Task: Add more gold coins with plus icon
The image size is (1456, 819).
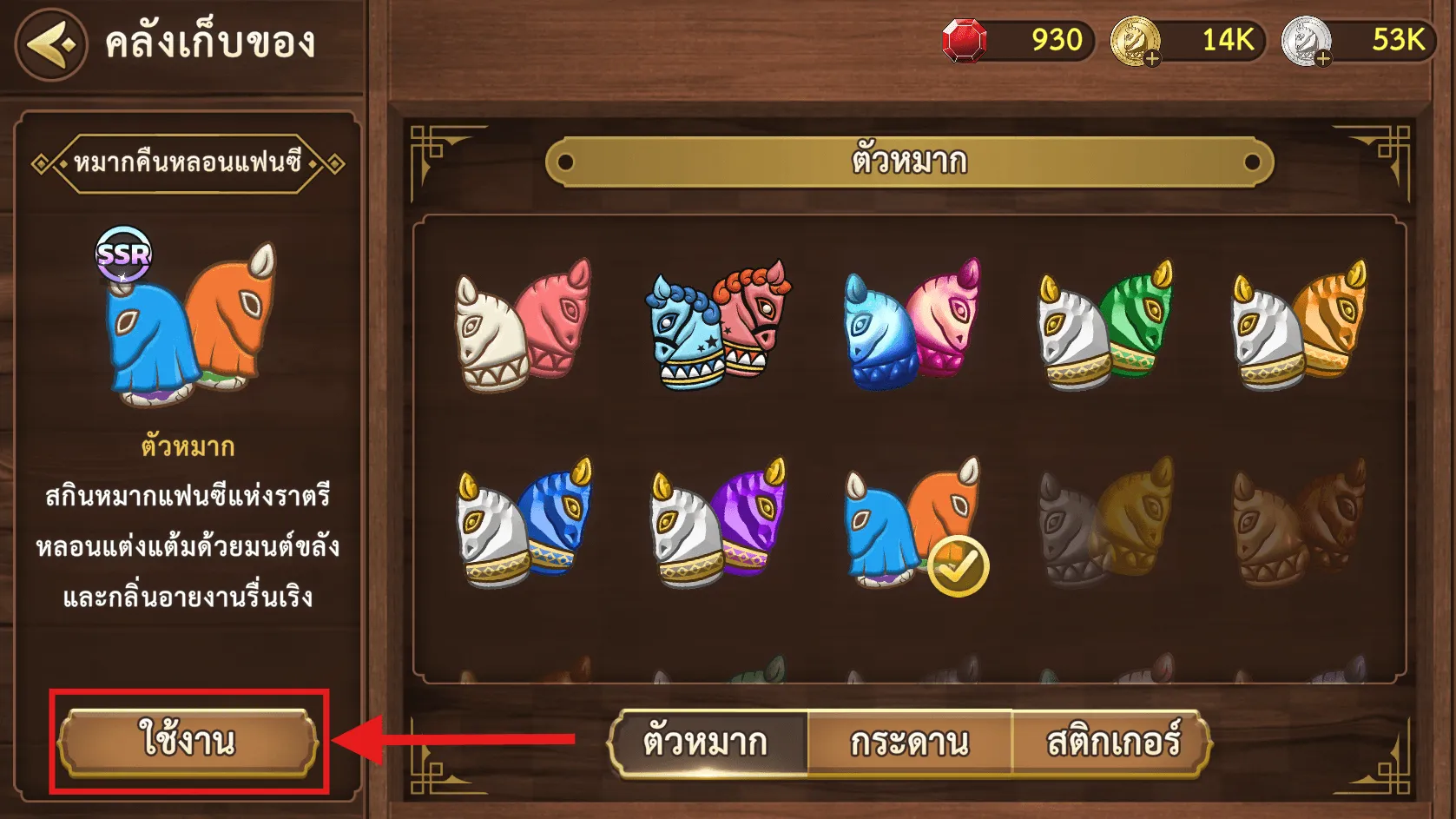Action: pos(1151,59)
